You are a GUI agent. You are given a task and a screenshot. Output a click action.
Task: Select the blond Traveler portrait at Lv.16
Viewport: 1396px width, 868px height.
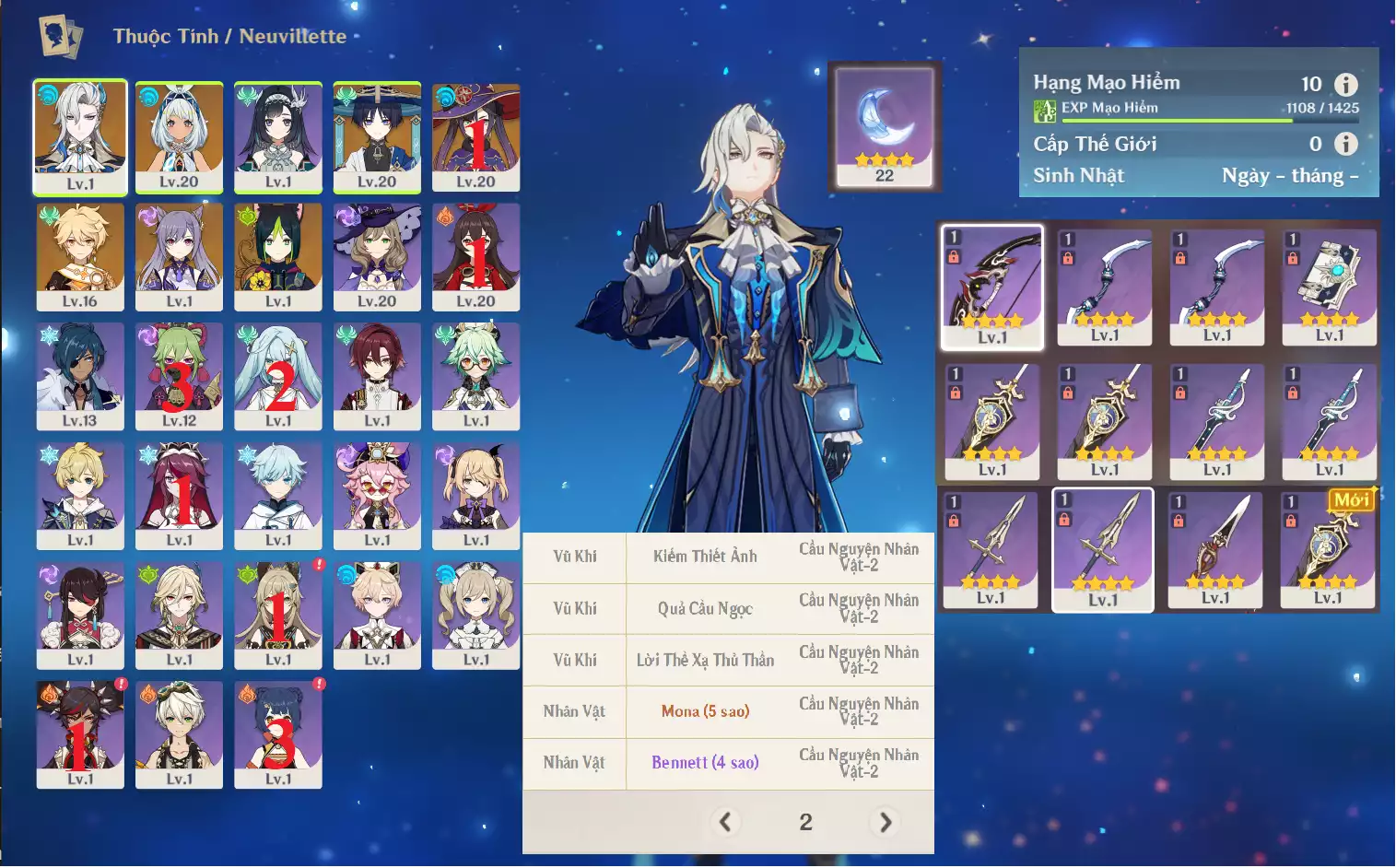pos(80,256)
